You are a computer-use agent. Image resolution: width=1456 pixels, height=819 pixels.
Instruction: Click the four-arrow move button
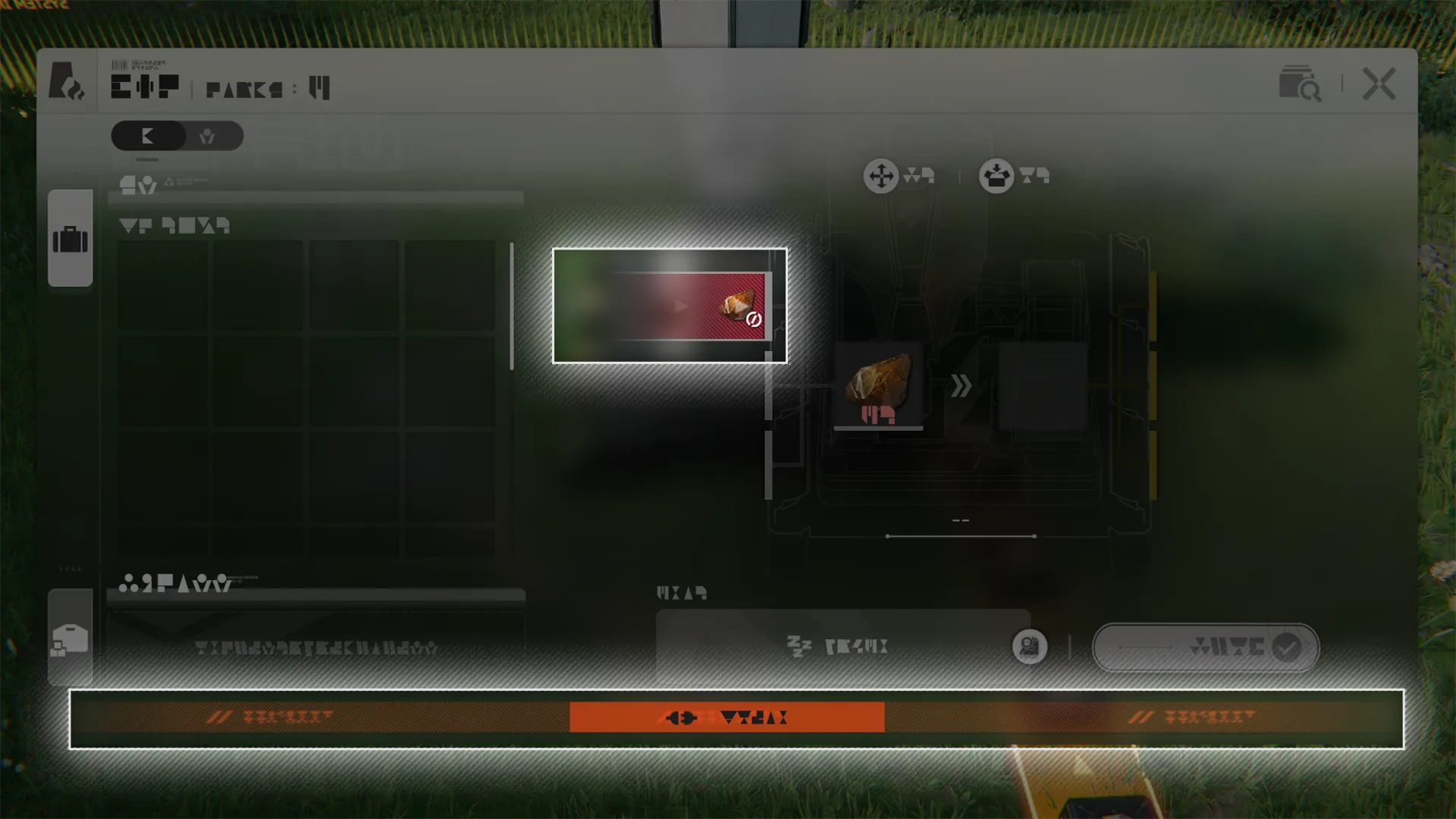[880, 176]
